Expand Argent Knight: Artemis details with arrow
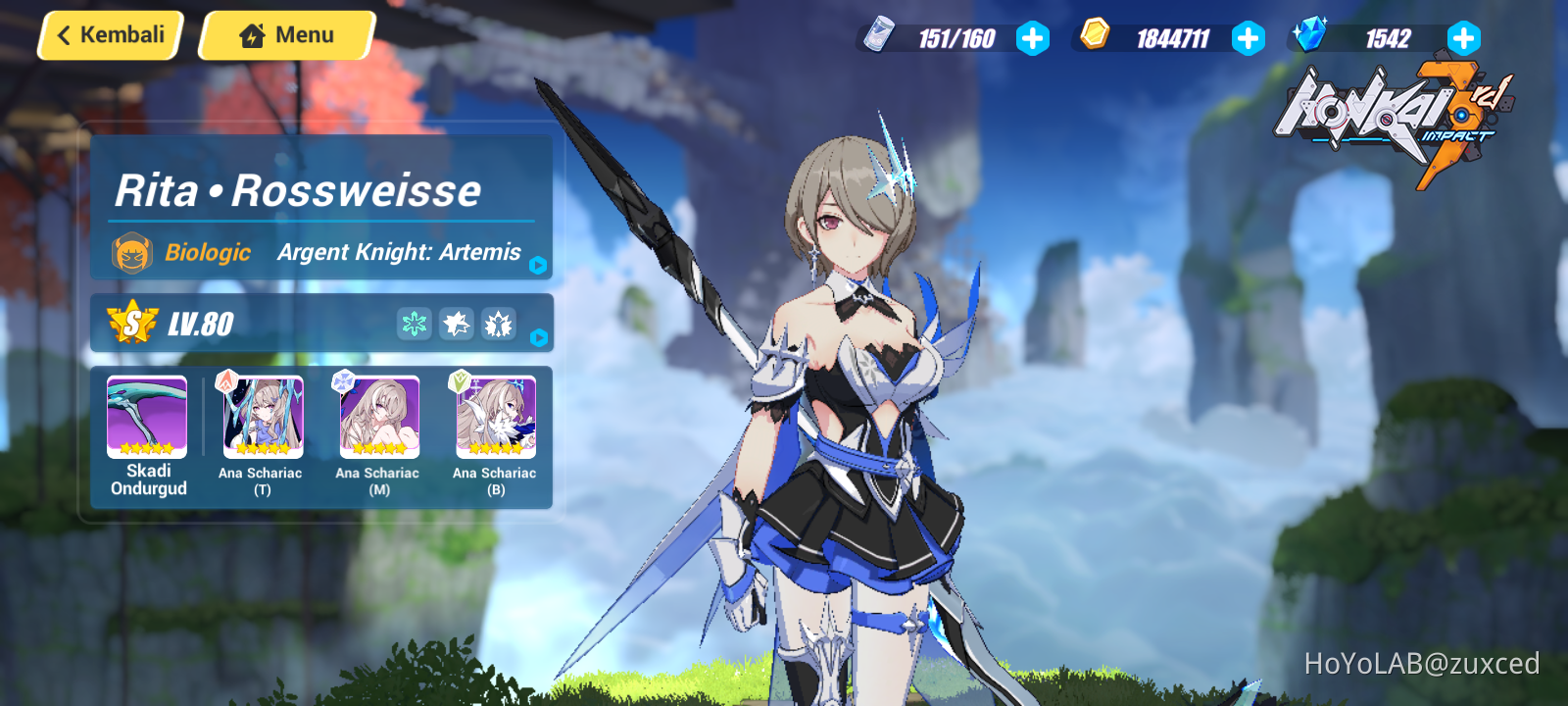Screen dimensions: 1568x706 tap(537, 265)
